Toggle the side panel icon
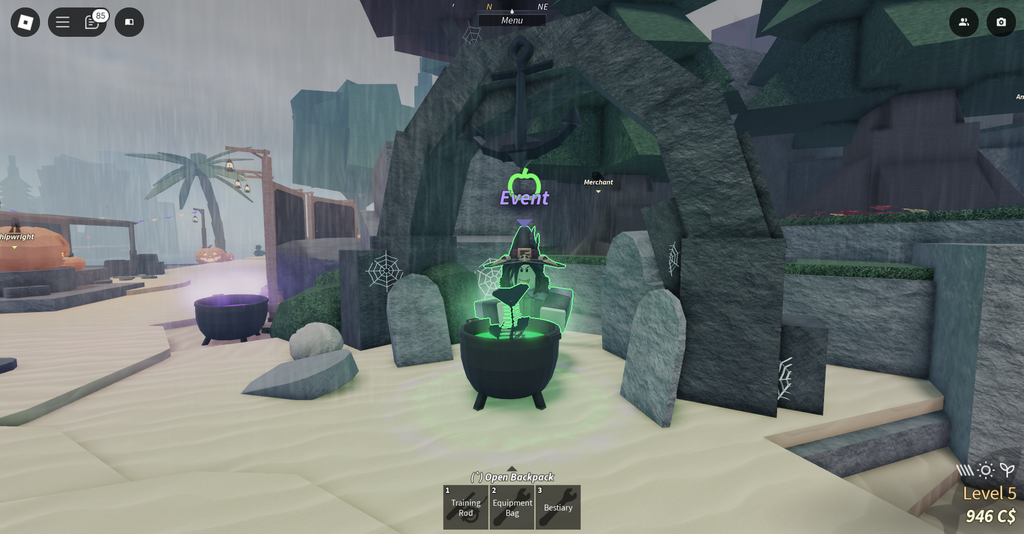This screenshot has width=1024, height=534. (x=129, y=22)
